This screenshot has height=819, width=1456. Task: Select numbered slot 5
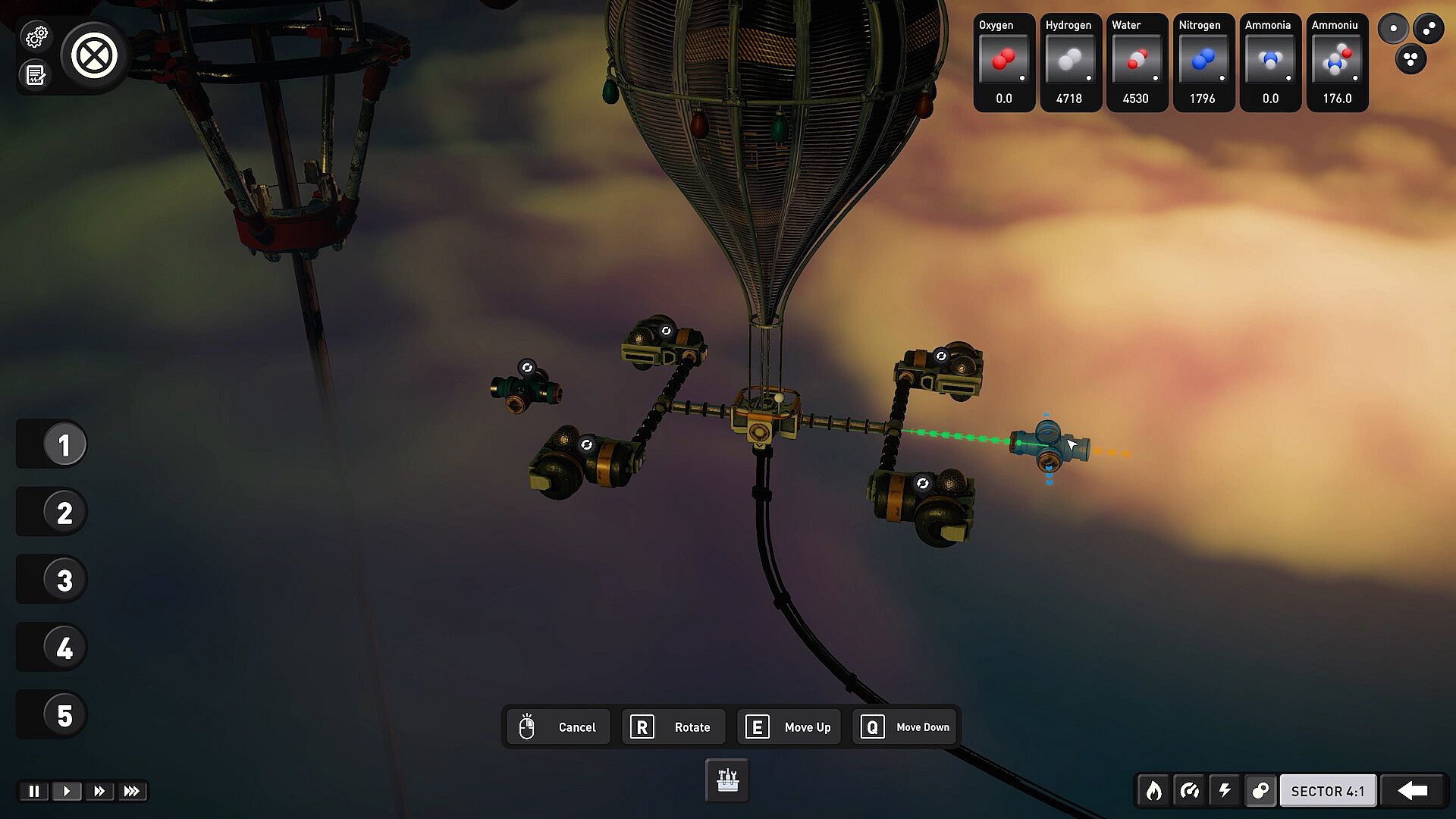64,715
